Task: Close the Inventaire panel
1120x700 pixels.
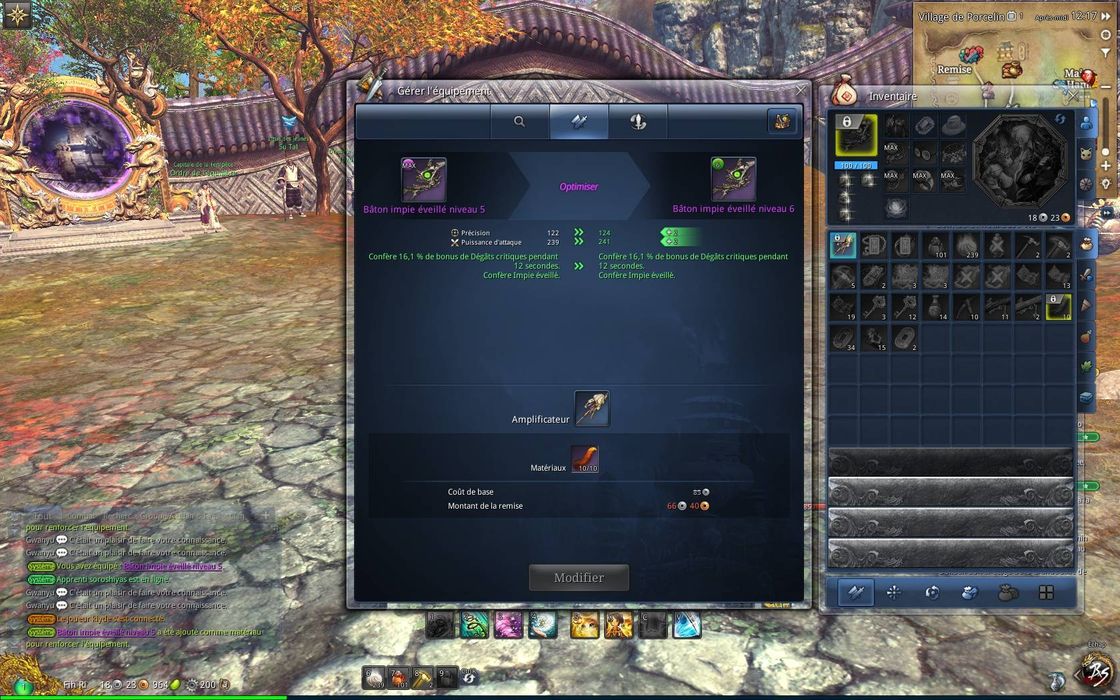Action: [x=1073, y=96]
